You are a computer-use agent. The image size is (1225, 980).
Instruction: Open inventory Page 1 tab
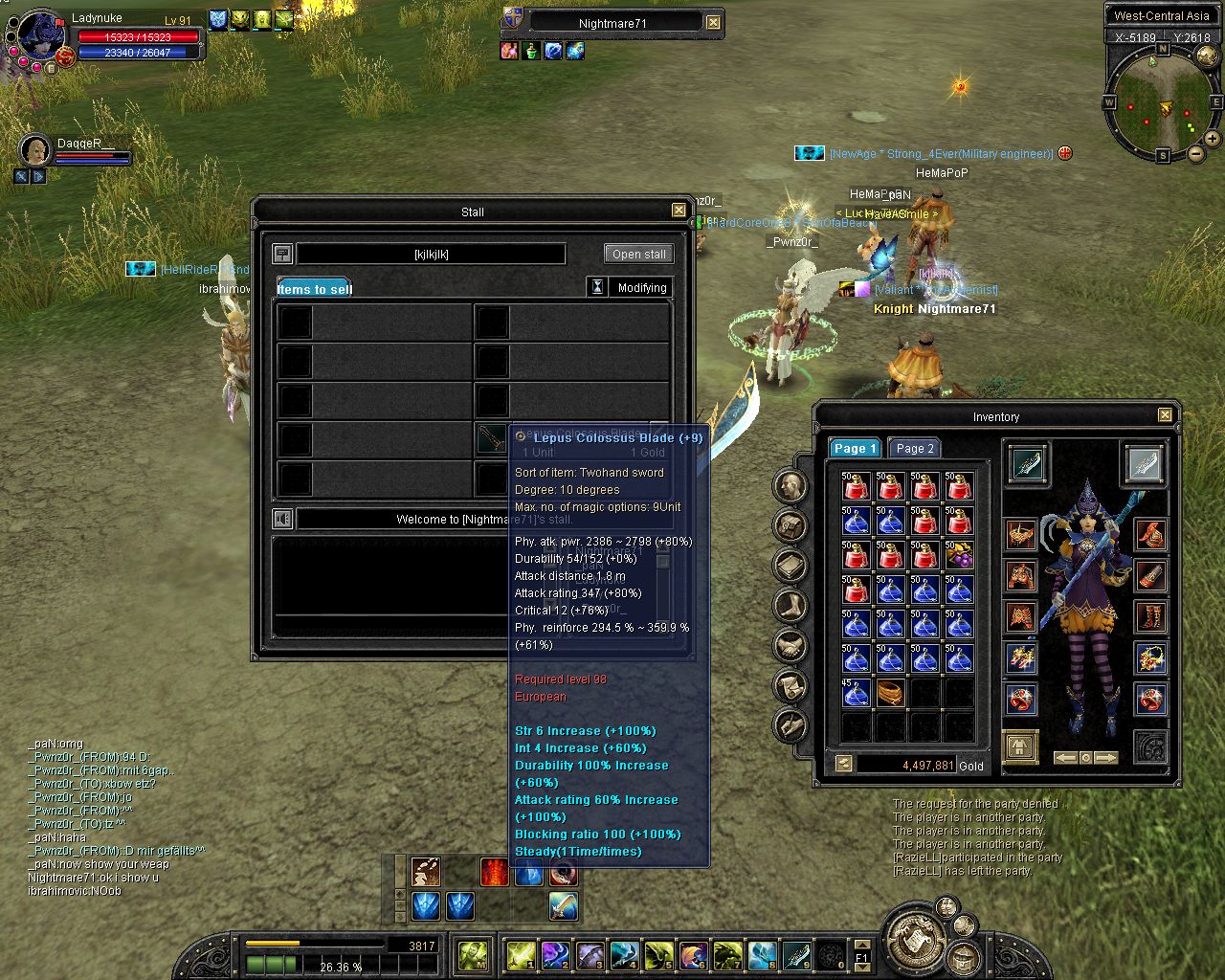click(855, 448)
